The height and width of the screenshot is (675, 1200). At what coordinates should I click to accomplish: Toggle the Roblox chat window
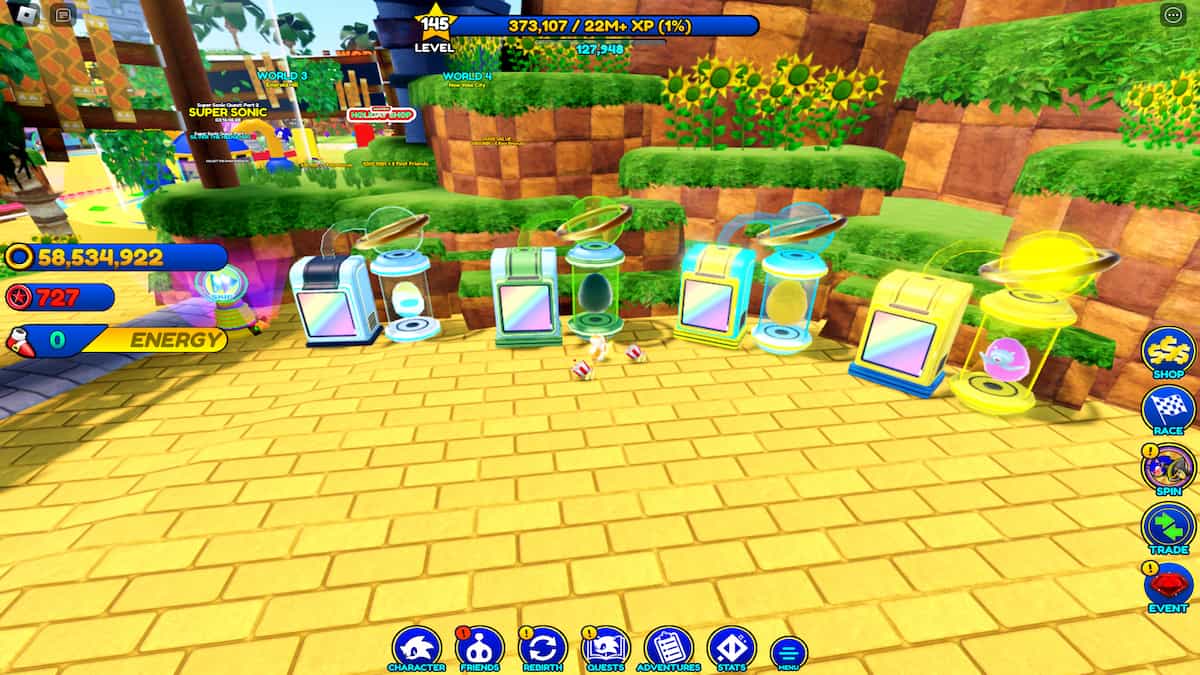(62, 15)
